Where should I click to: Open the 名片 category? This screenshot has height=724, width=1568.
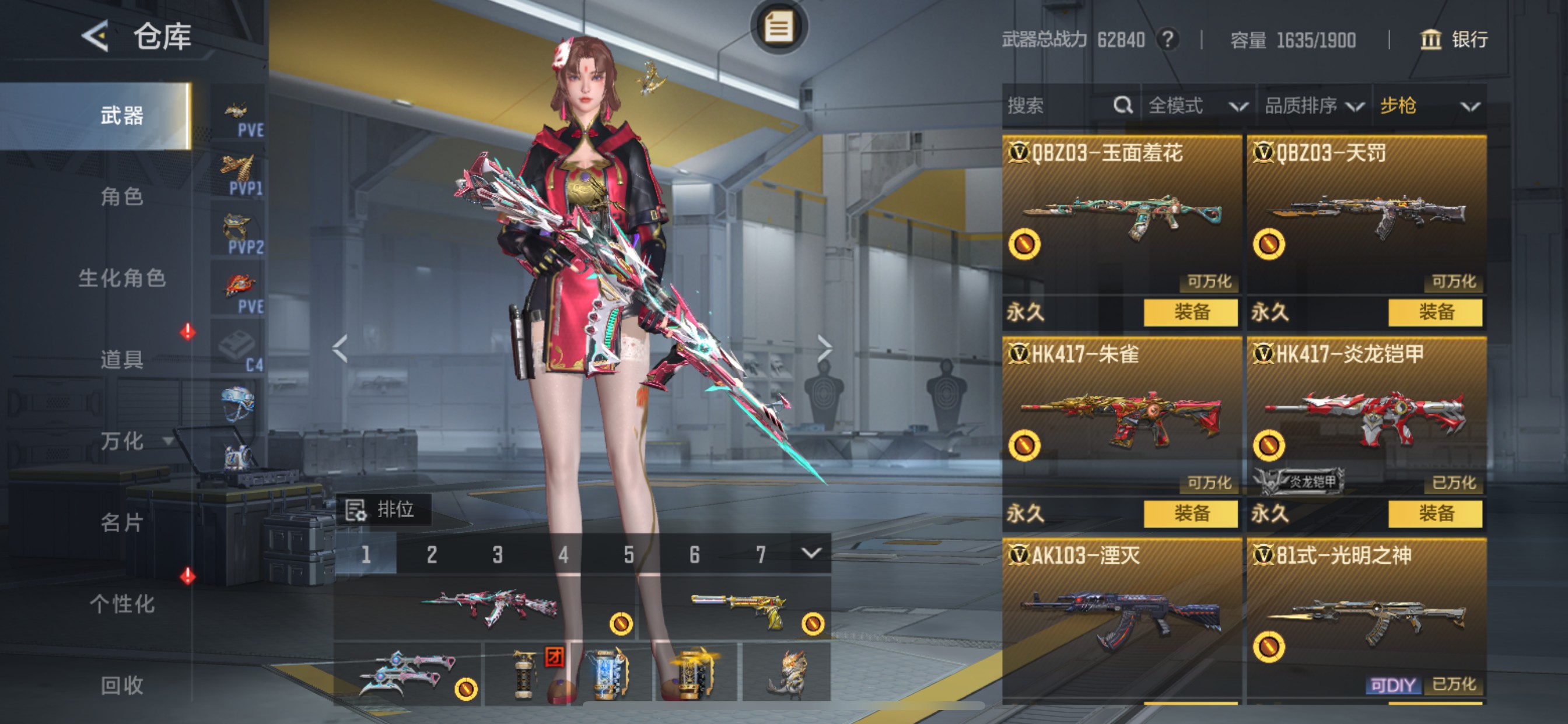point(122,523)
